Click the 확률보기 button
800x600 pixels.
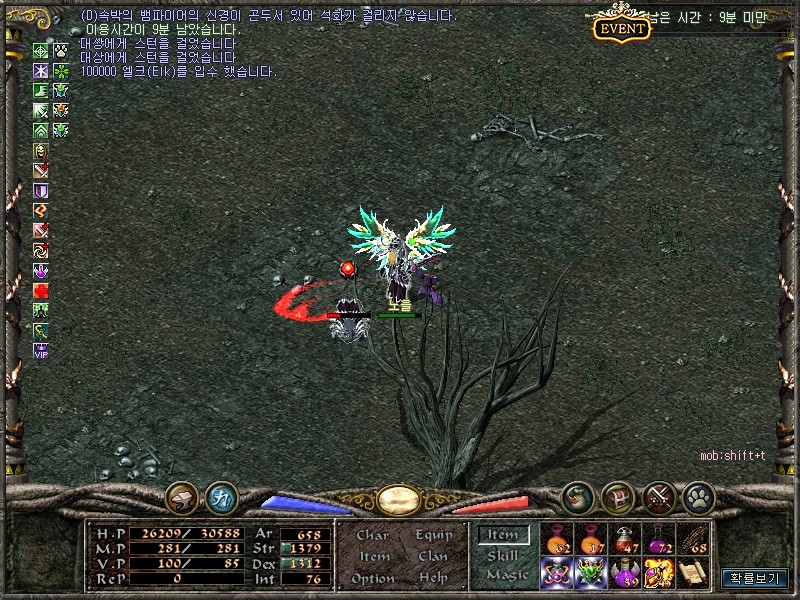[x=755, y=578]
